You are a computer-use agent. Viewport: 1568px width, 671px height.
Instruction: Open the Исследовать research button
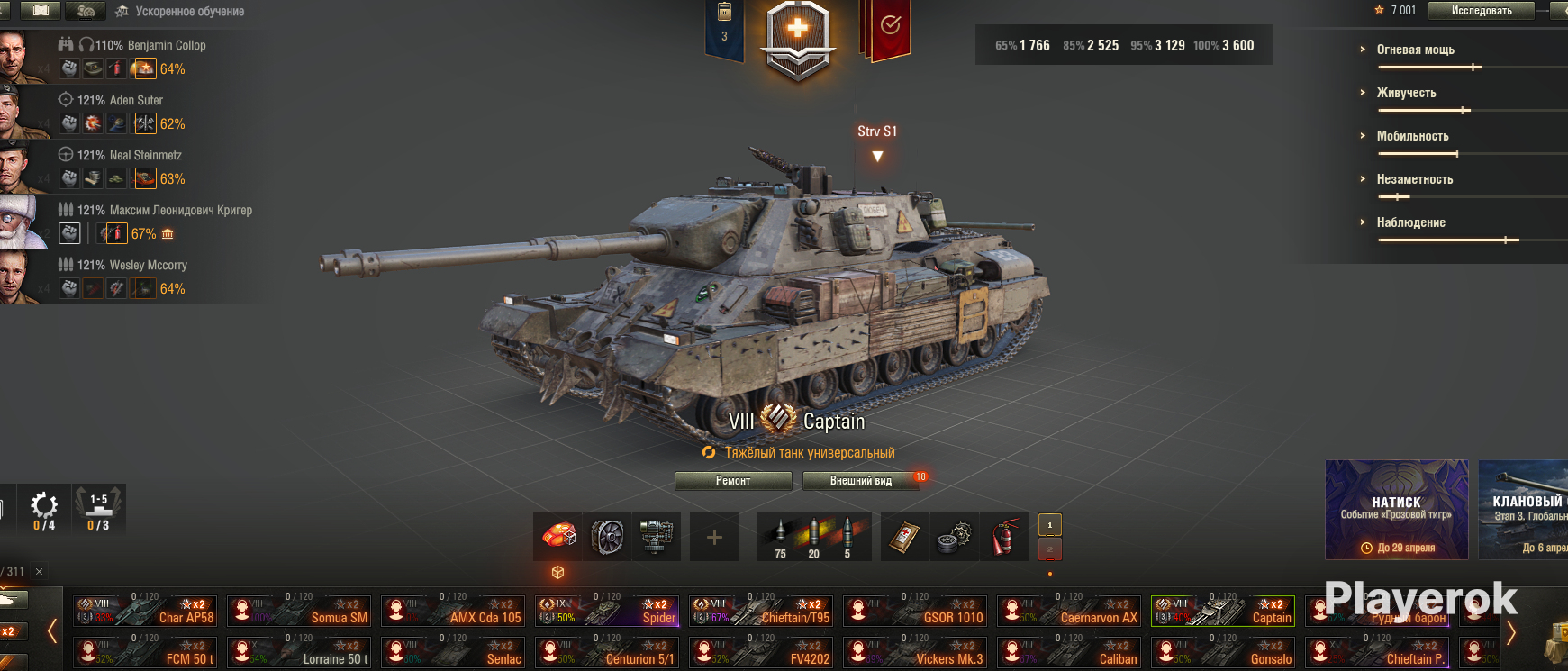[x=1482, y=11]
